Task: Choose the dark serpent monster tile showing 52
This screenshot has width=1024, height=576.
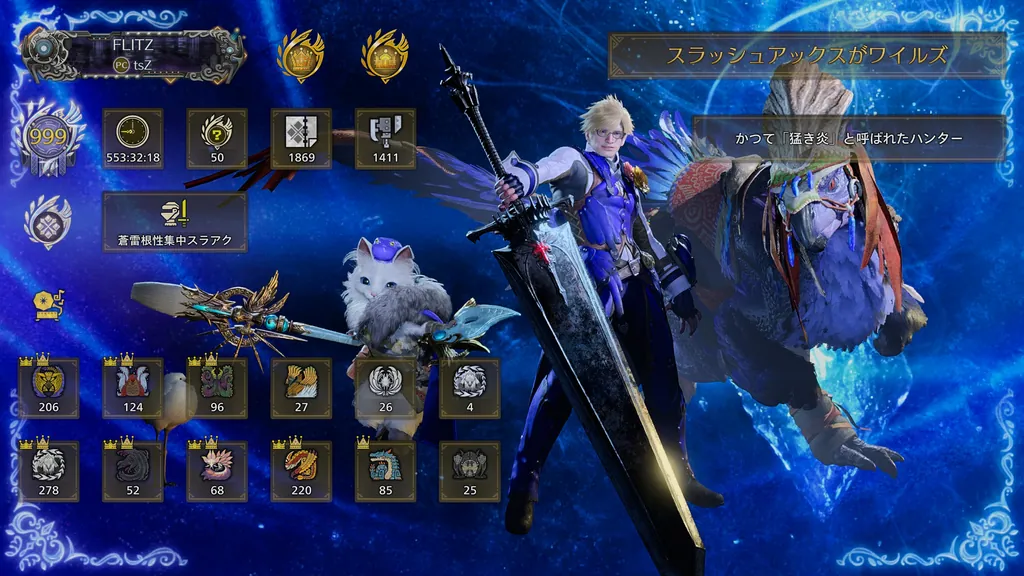Action: coord(132,471)
